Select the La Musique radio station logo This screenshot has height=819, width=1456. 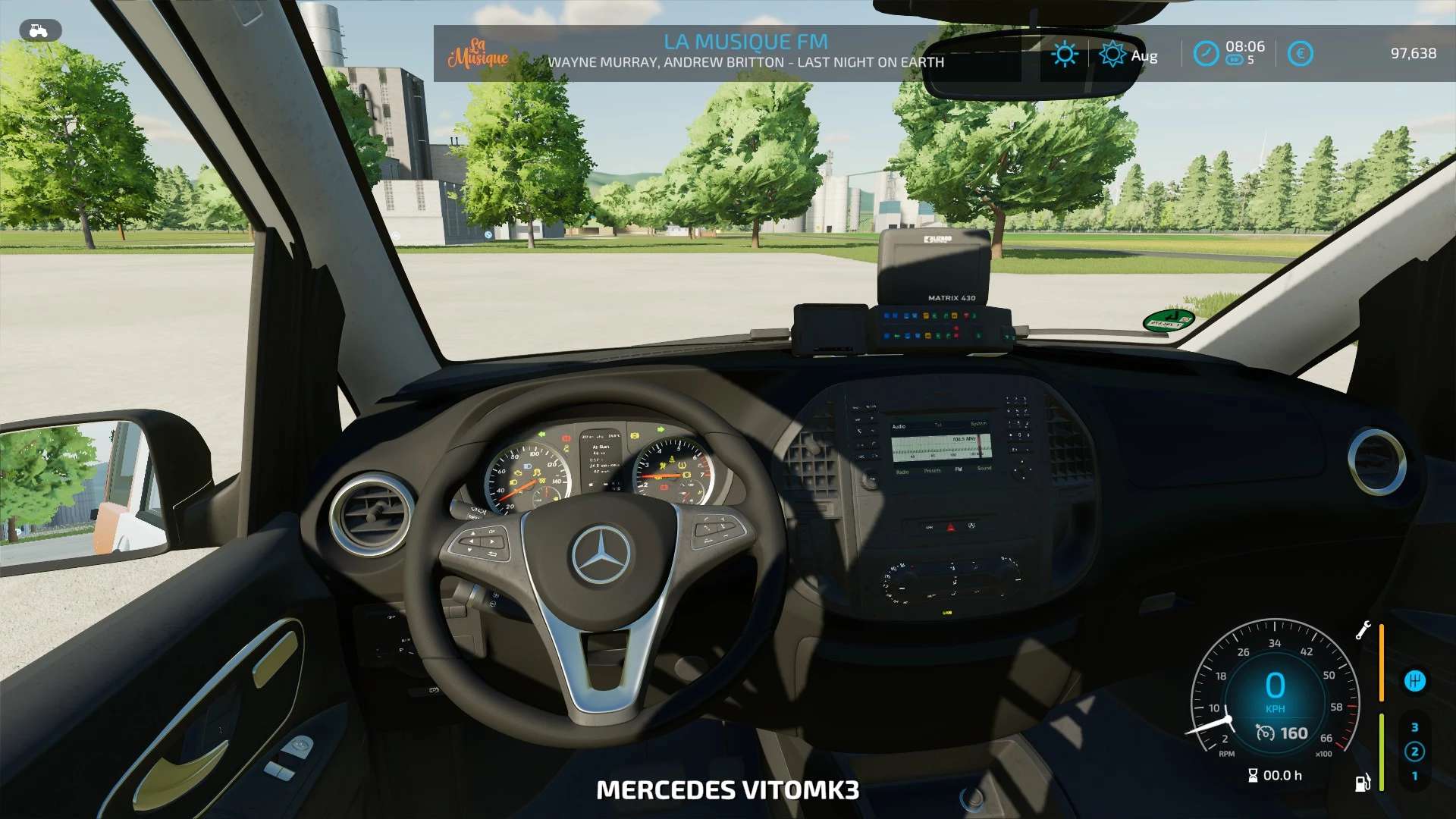tap(479, 53)
